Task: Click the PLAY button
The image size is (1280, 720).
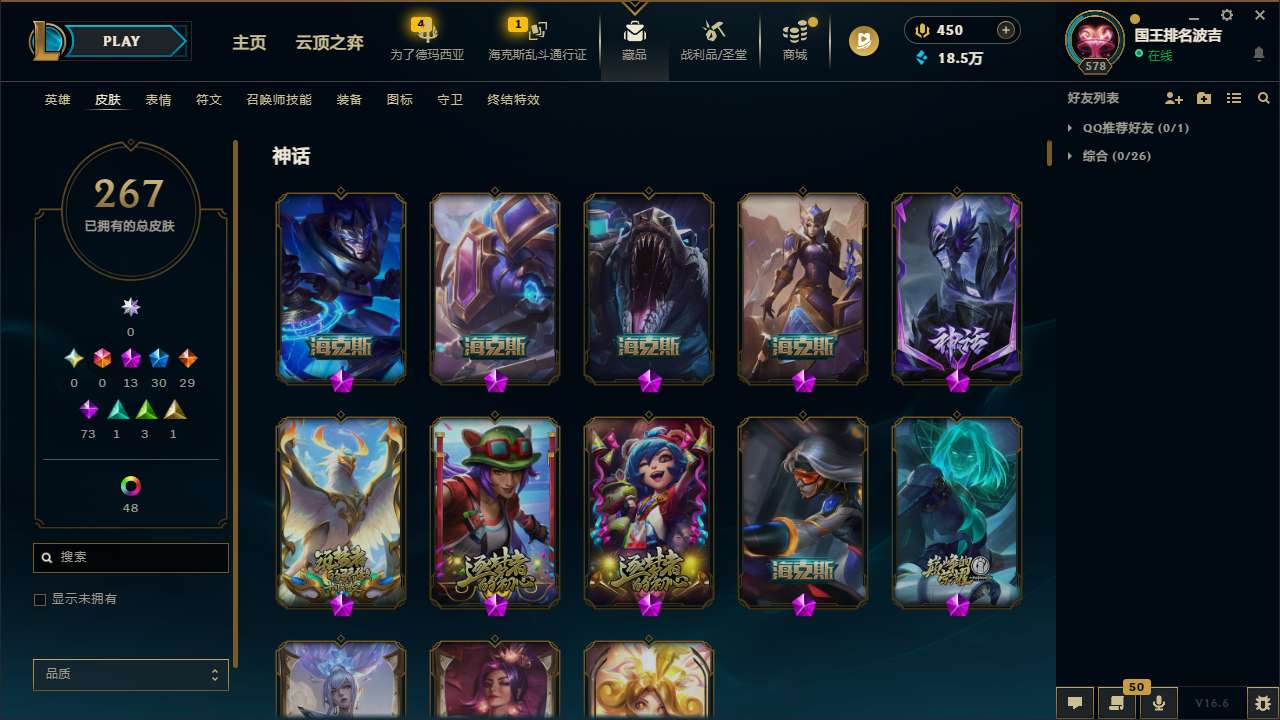Action: 121,41
